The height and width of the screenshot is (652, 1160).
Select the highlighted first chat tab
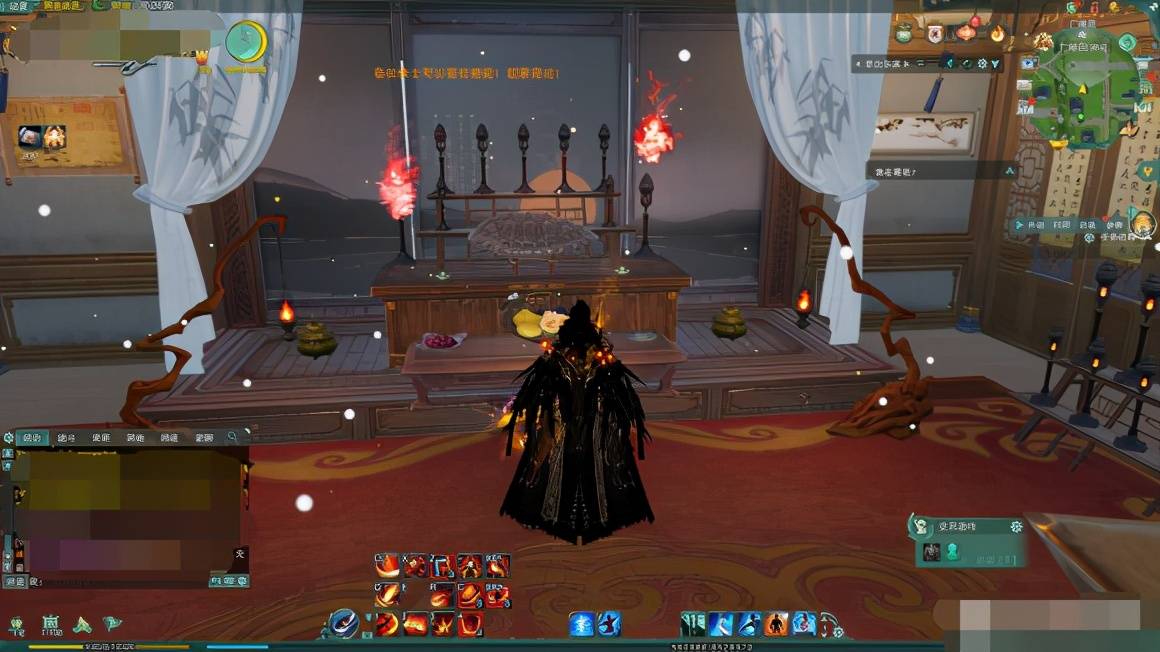tap(32, 437)
